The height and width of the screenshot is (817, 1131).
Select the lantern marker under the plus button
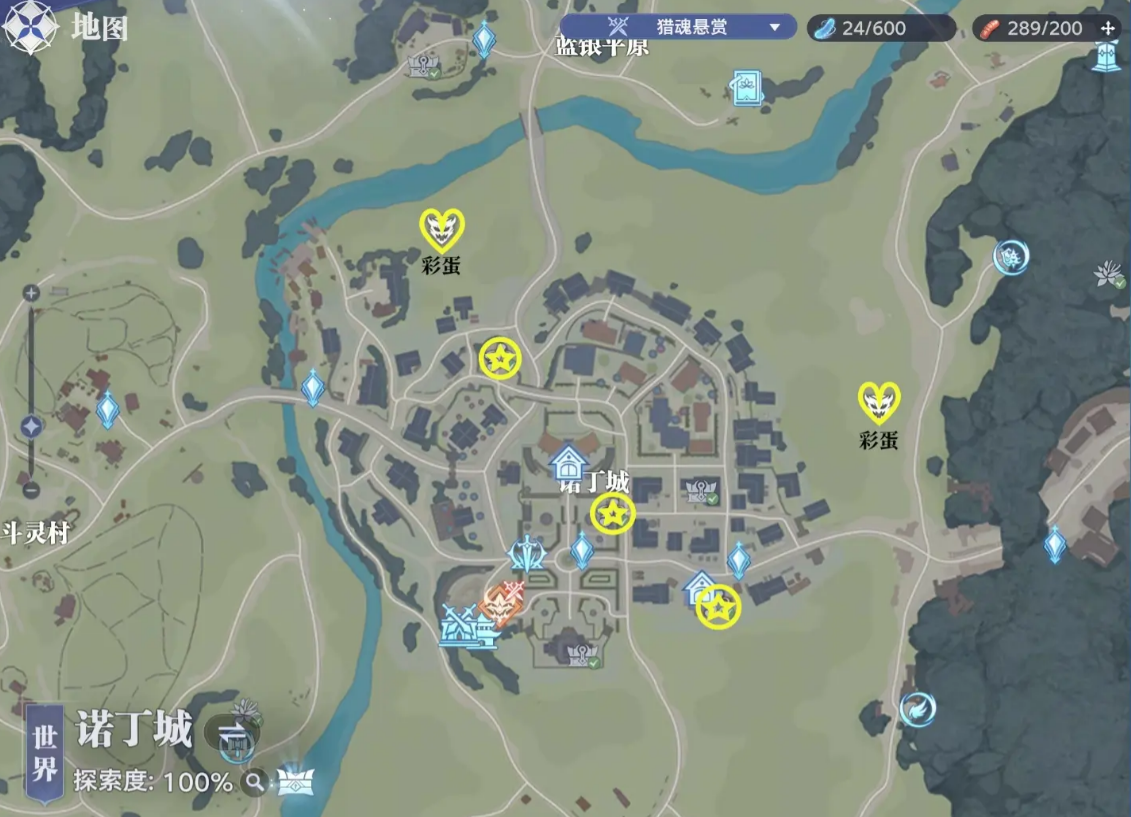tap(1107, 59)
